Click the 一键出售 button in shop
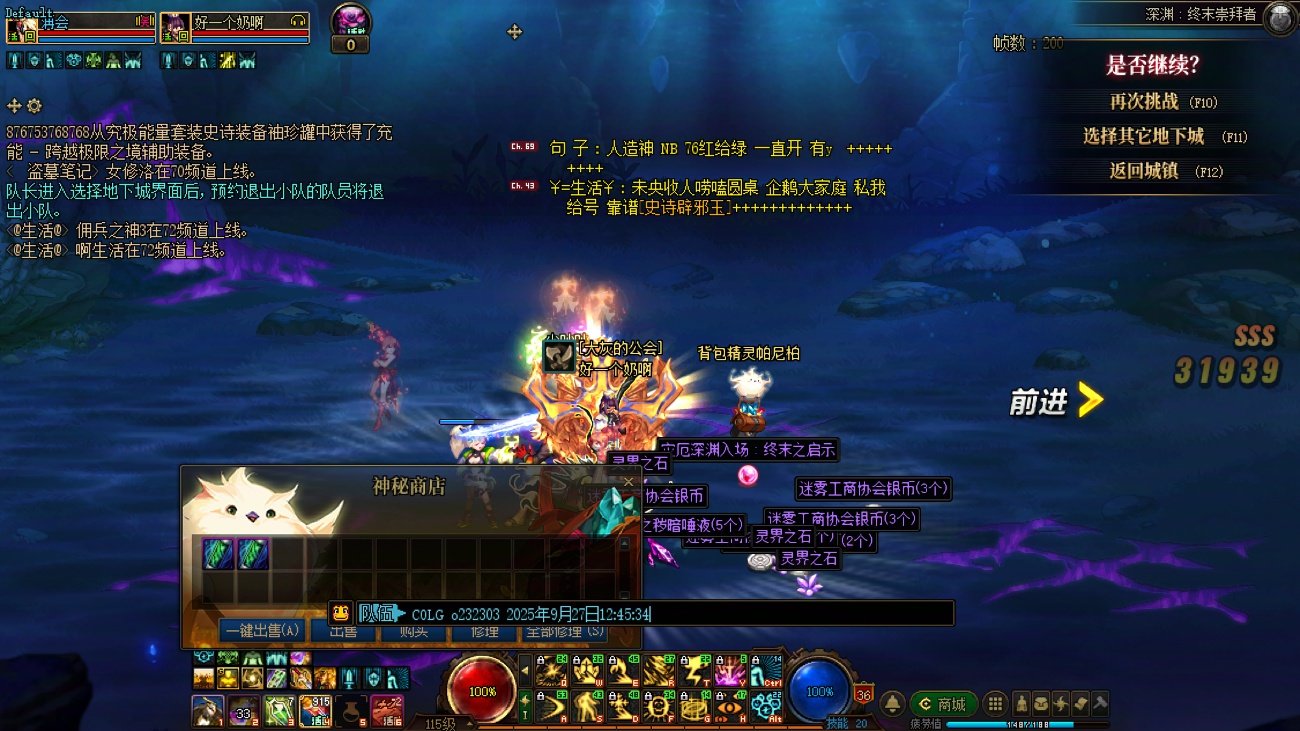 coord(262,631)
